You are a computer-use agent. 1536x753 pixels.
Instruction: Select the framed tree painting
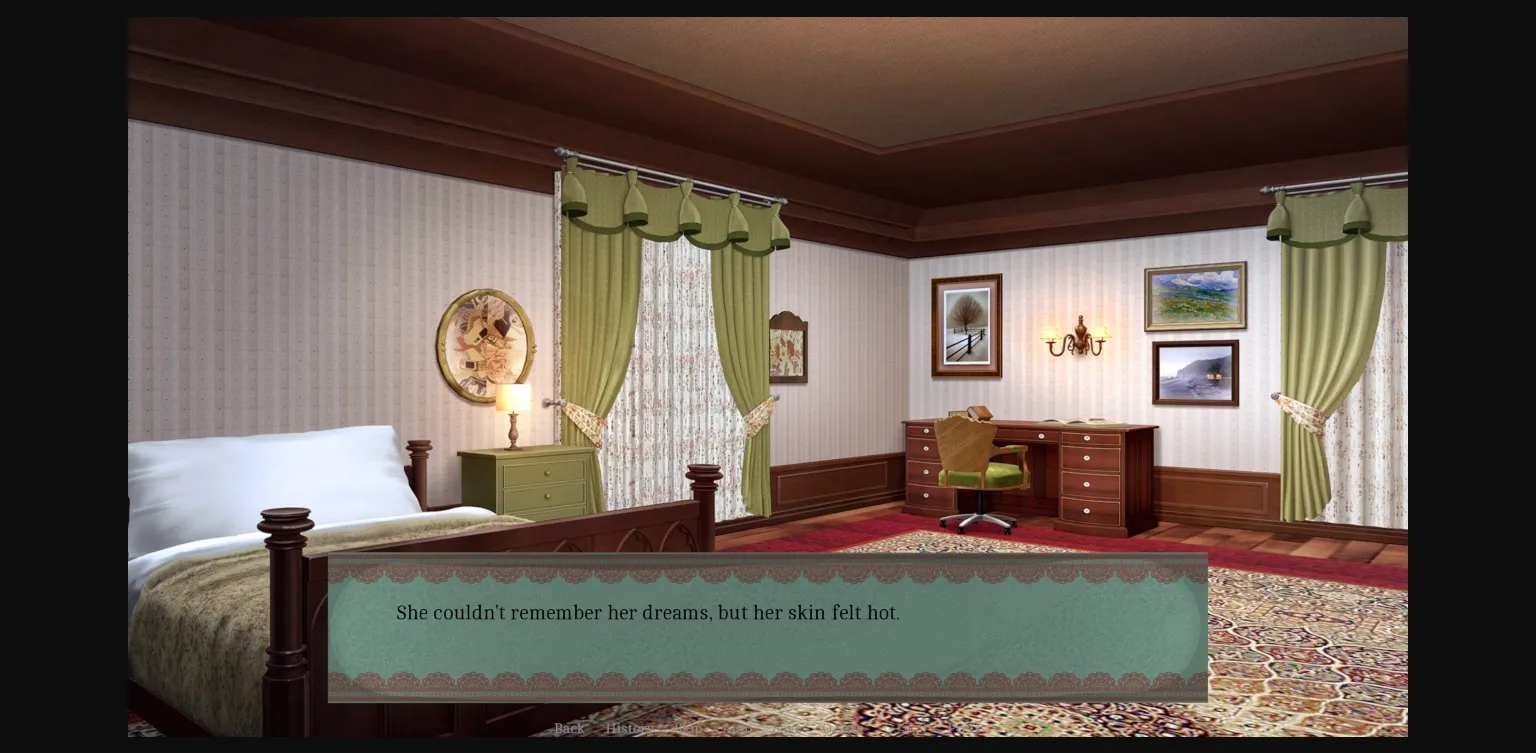click(966, 324)
